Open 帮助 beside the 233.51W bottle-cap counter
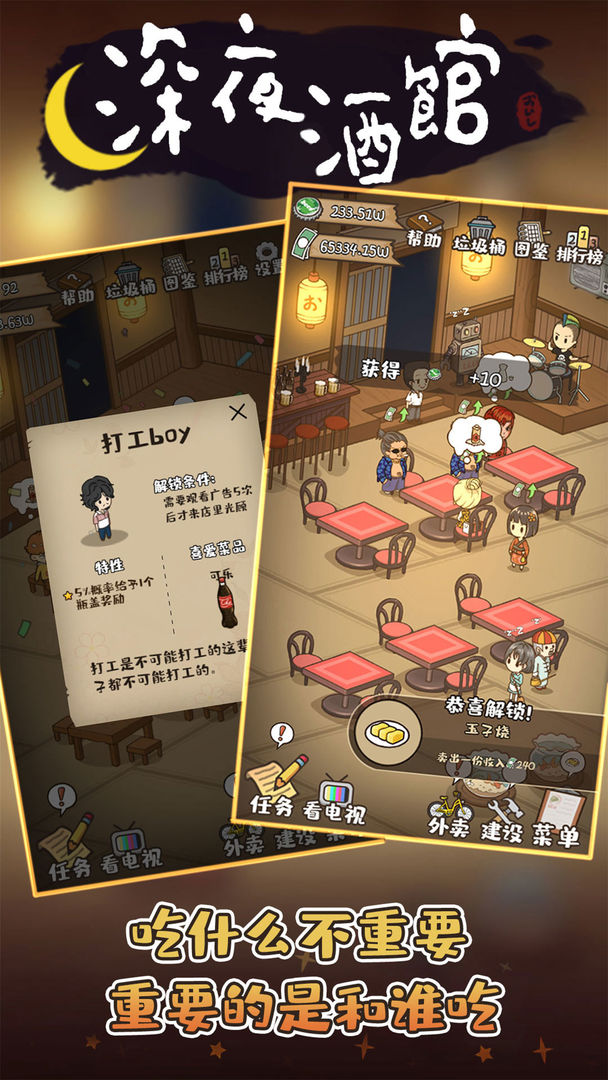Image resolution: width=608 pixels, height=1080 pixels. 423,230
